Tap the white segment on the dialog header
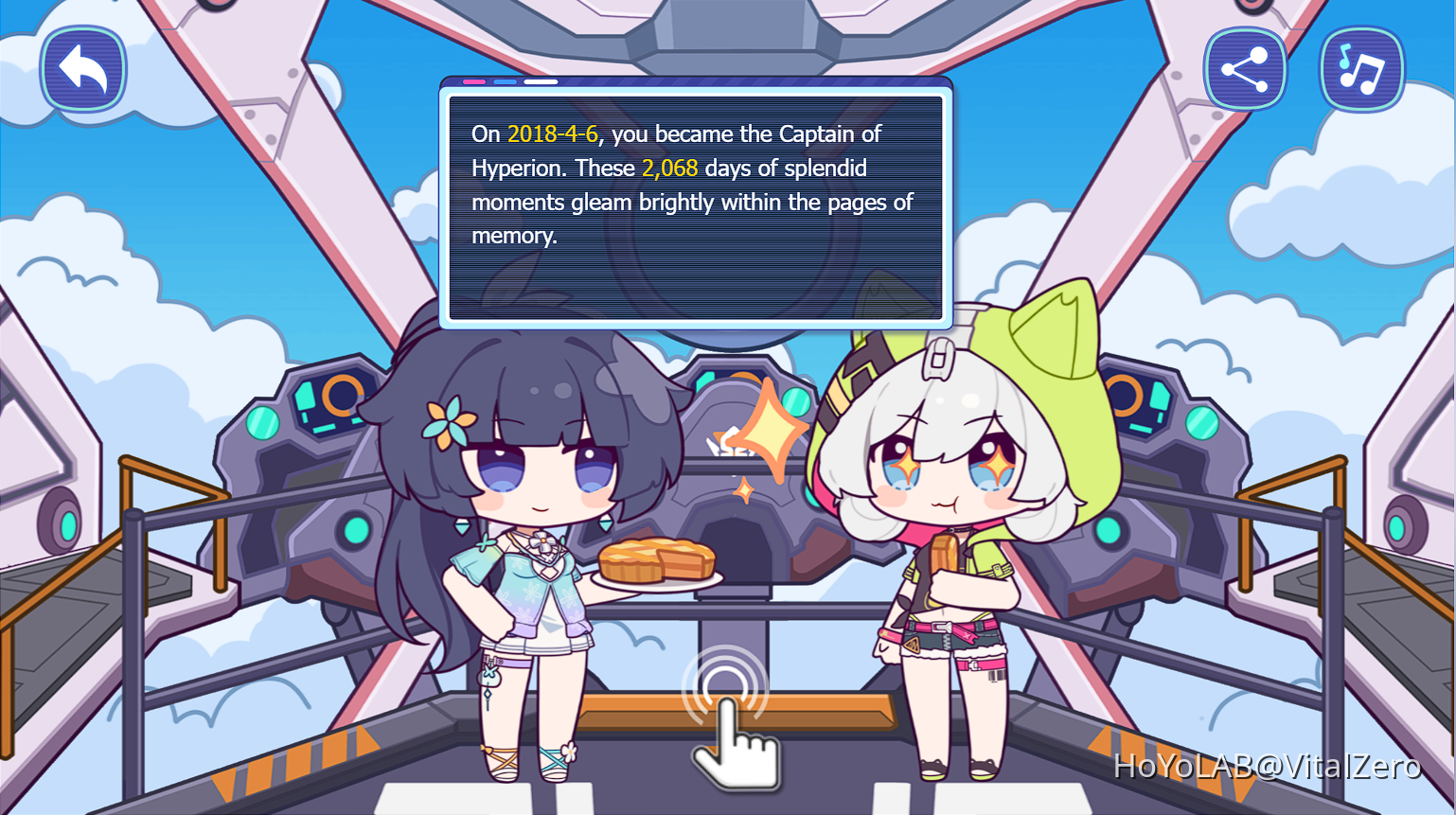 click(540, 82)
